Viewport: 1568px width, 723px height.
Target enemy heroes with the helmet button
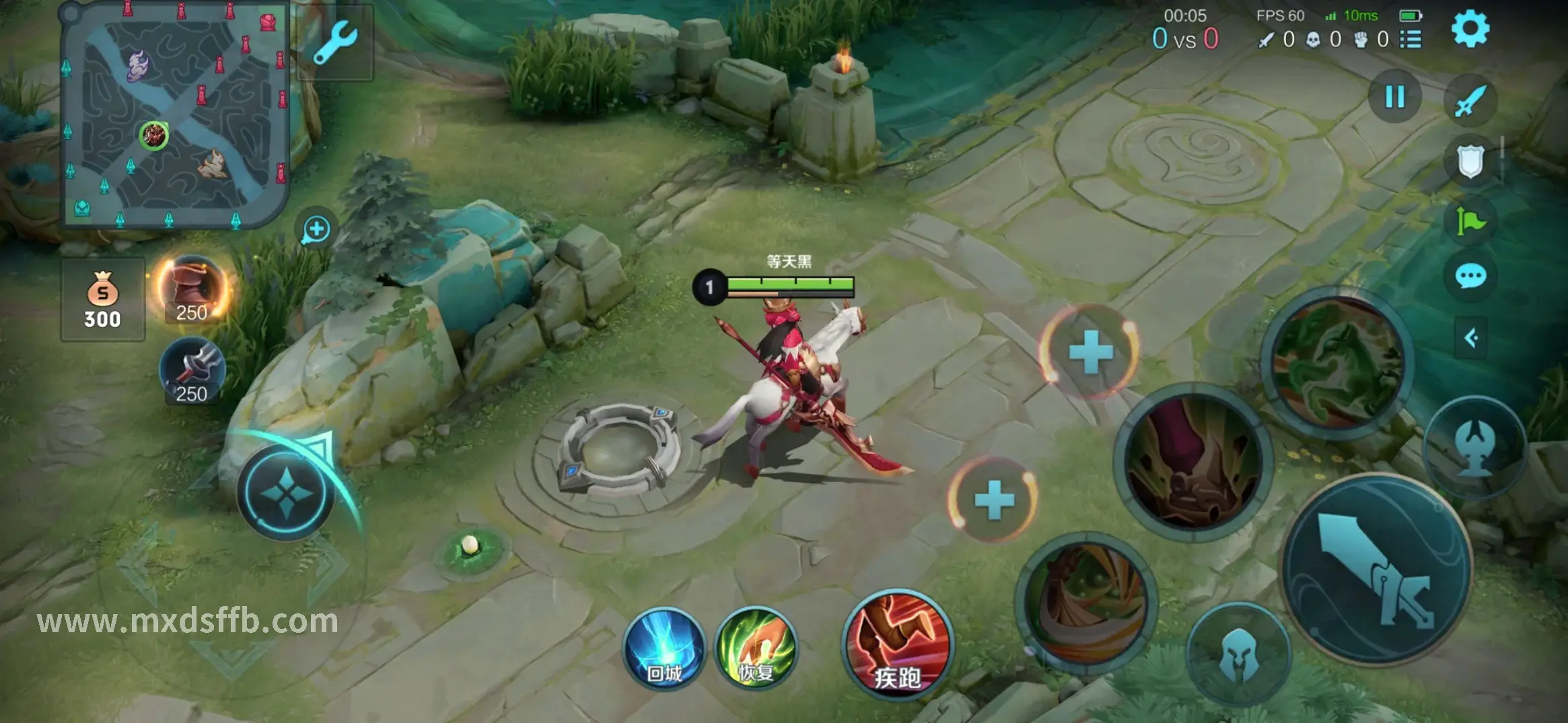[x=1237, y=654]
